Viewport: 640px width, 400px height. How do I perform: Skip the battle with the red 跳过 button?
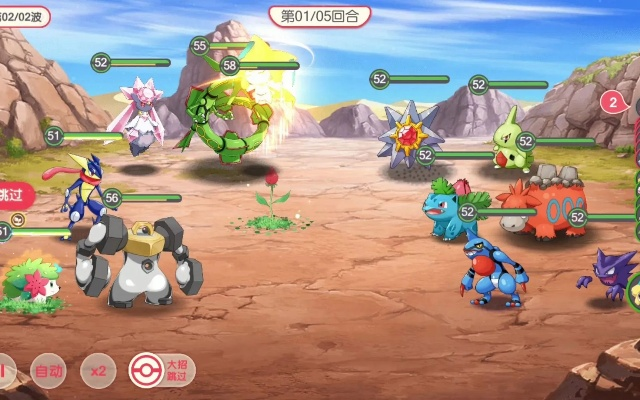[14, 194]
